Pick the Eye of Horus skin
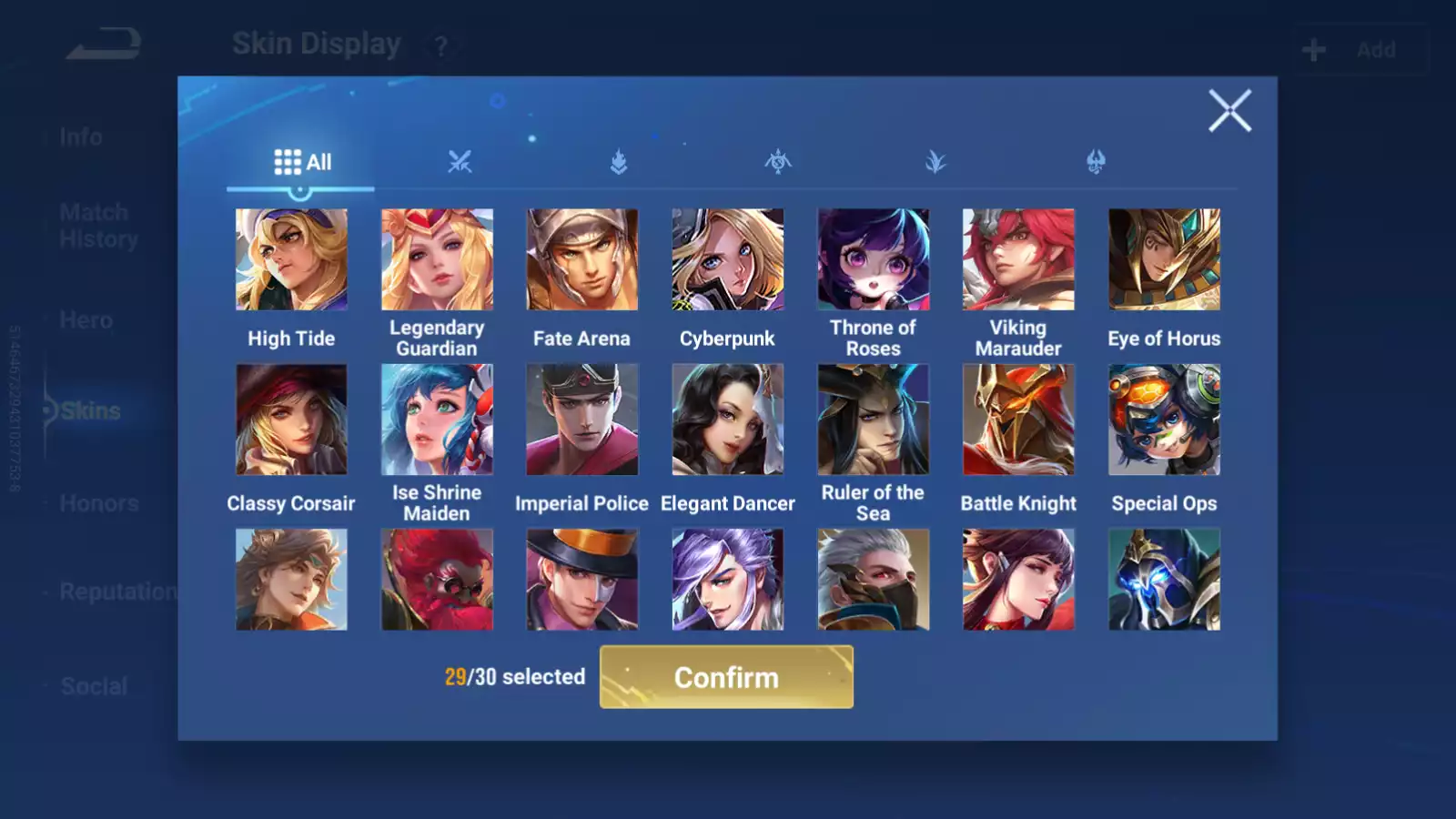Screen dimensions: 1456x819 [1164, 259]
